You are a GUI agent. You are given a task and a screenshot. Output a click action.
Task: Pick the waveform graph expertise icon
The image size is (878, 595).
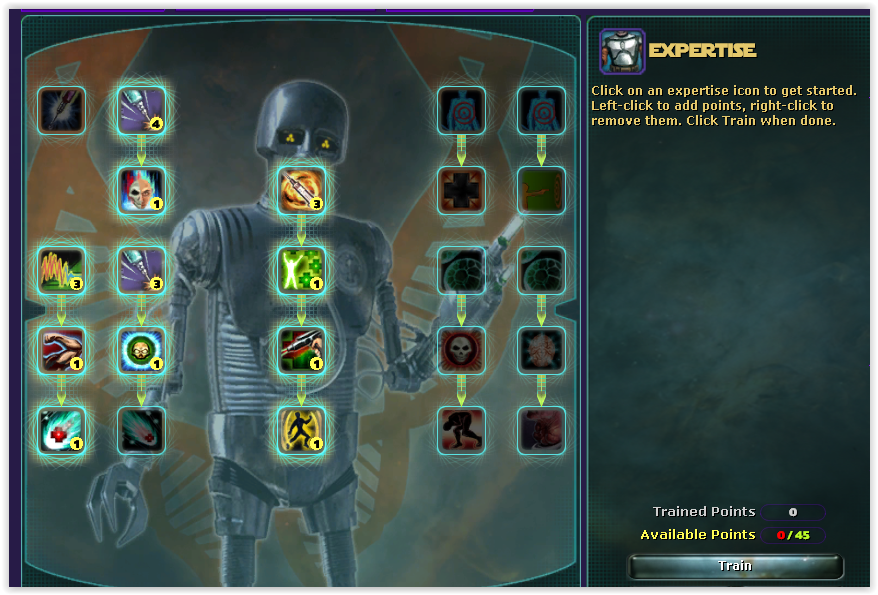click(x=61, y=270)
